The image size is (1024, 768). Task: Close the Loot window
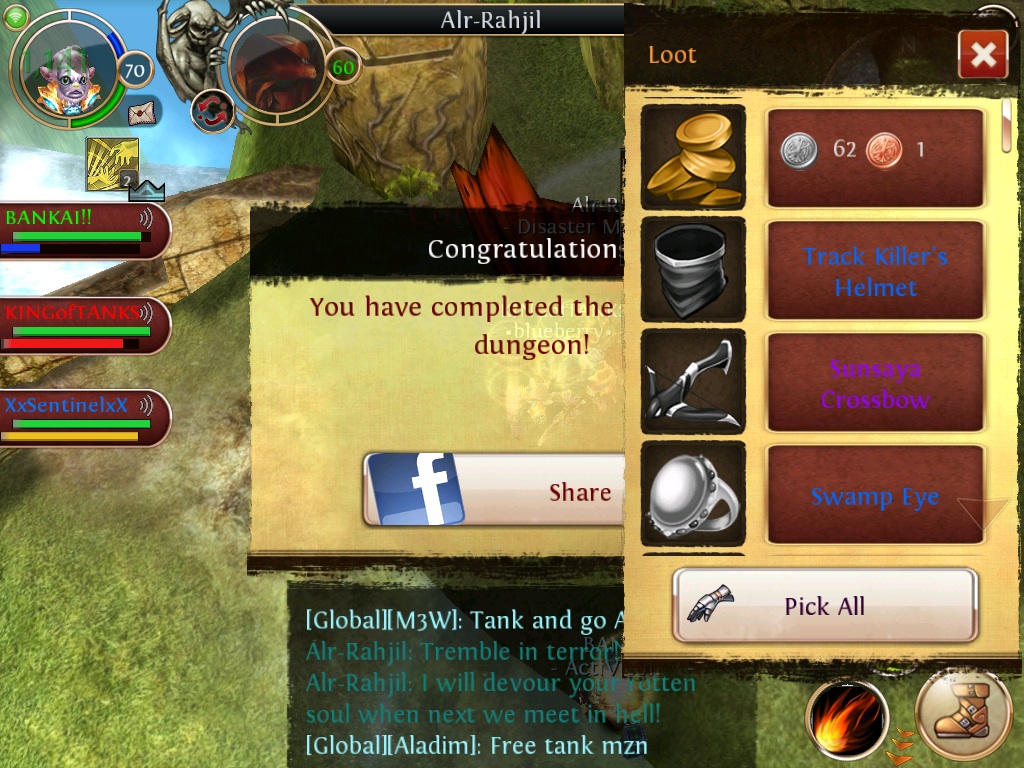tap(982, 55)
